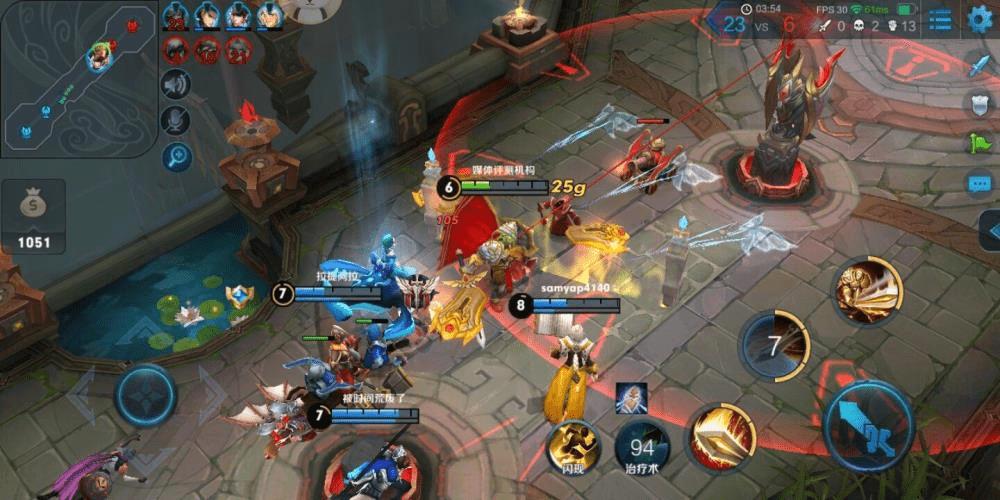This screenshot has height=500, width=1000.
Task: Open the chat speech bubble
Action: click(979, 184)
